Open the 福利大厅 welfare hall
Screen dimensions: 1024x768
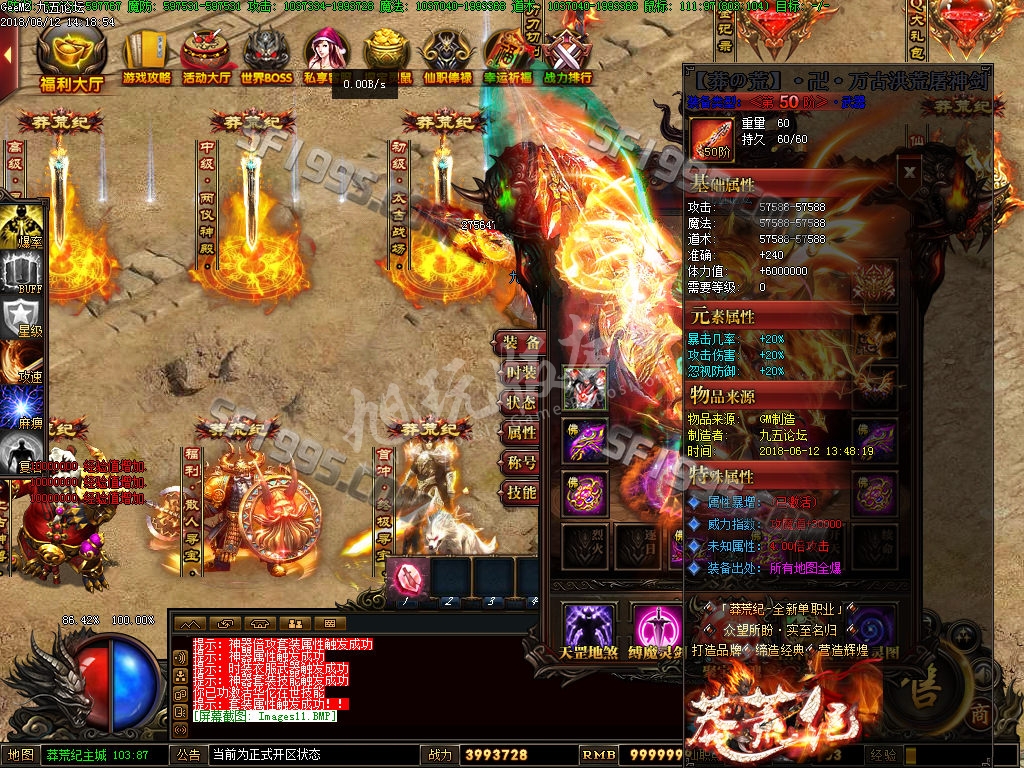71,58
